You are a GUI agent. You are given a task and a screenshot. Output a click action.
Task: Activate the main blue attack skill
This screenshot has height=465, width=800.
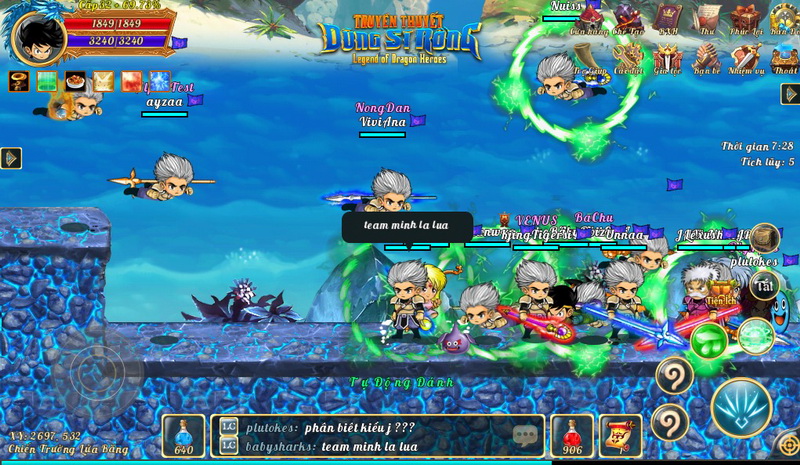click(x=741, y=407)
